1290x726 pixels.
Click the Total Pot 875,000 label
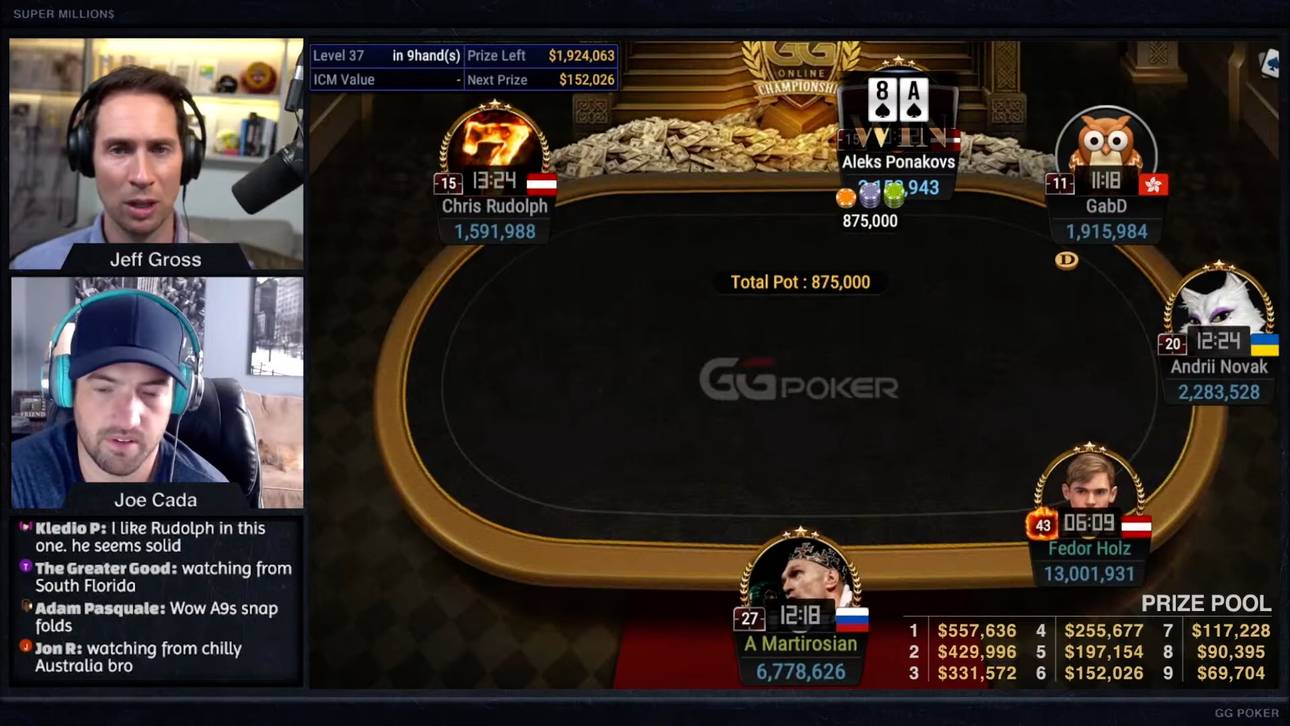(798, 282)
